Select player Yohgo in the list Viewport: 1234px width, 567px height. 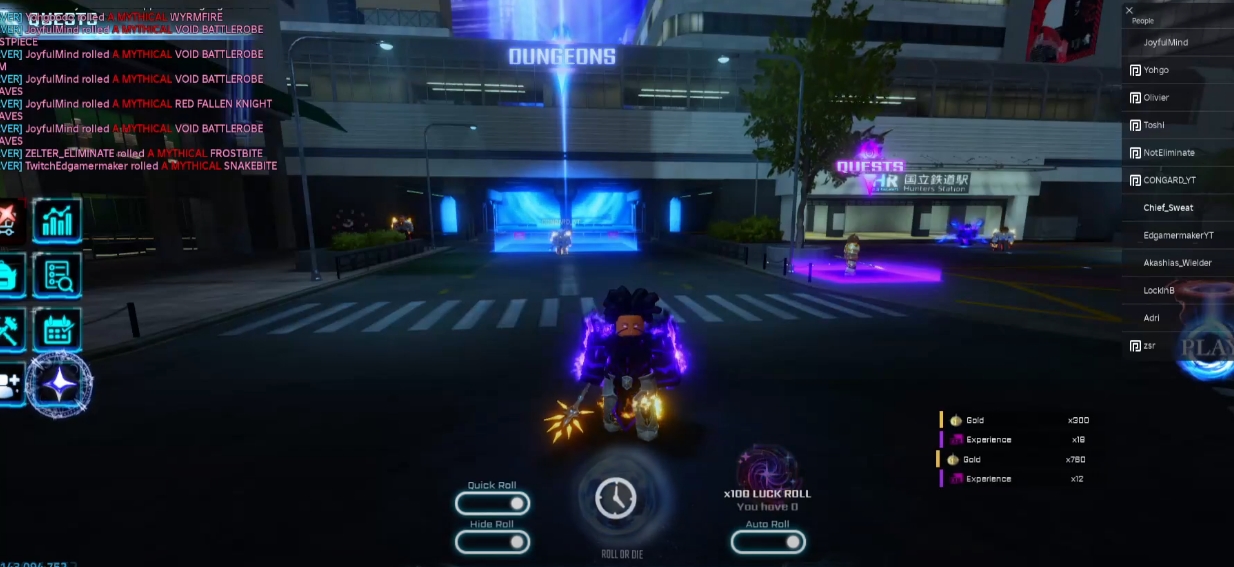[1156, 70]
